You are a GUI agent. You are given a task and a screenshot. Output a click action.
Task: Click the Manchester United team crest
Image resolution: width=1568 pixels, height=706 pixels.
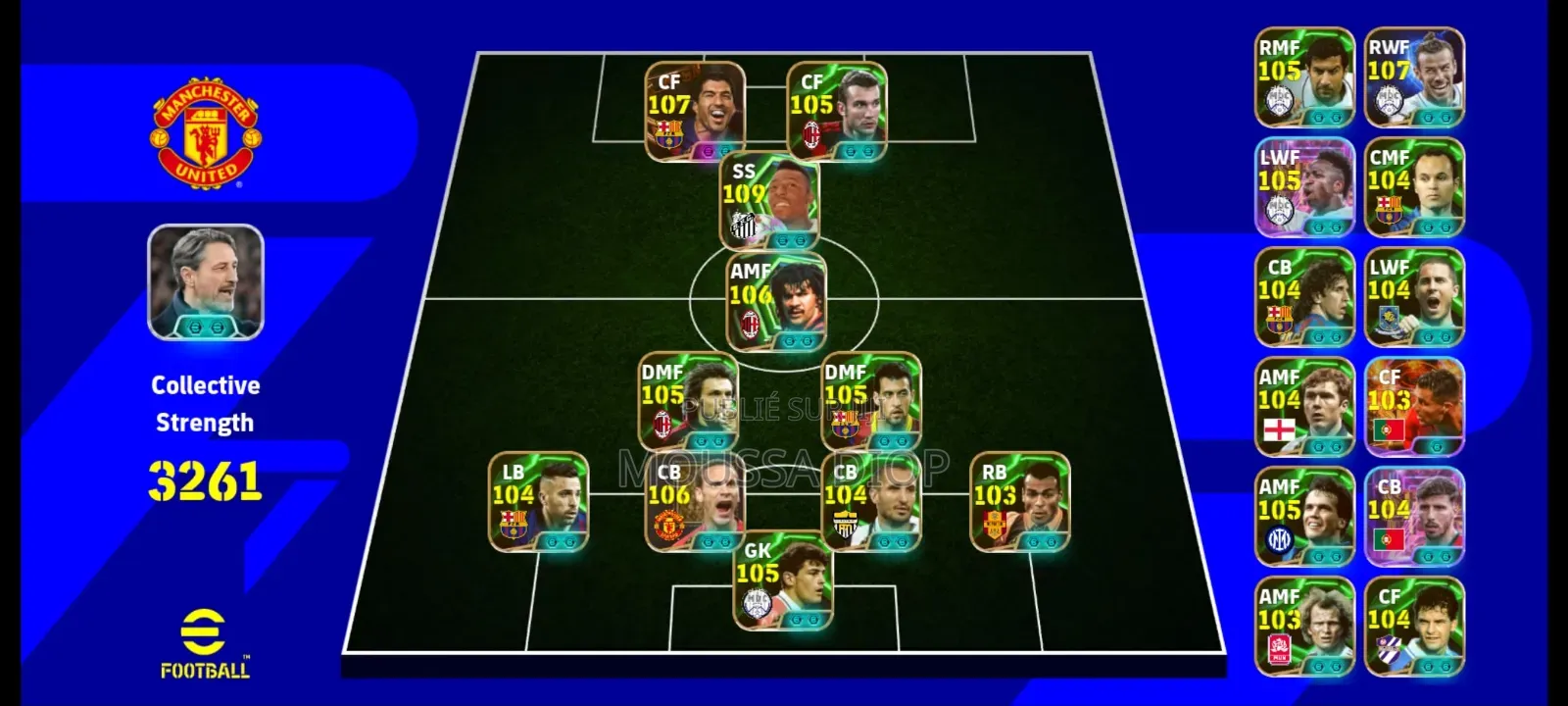206,134
